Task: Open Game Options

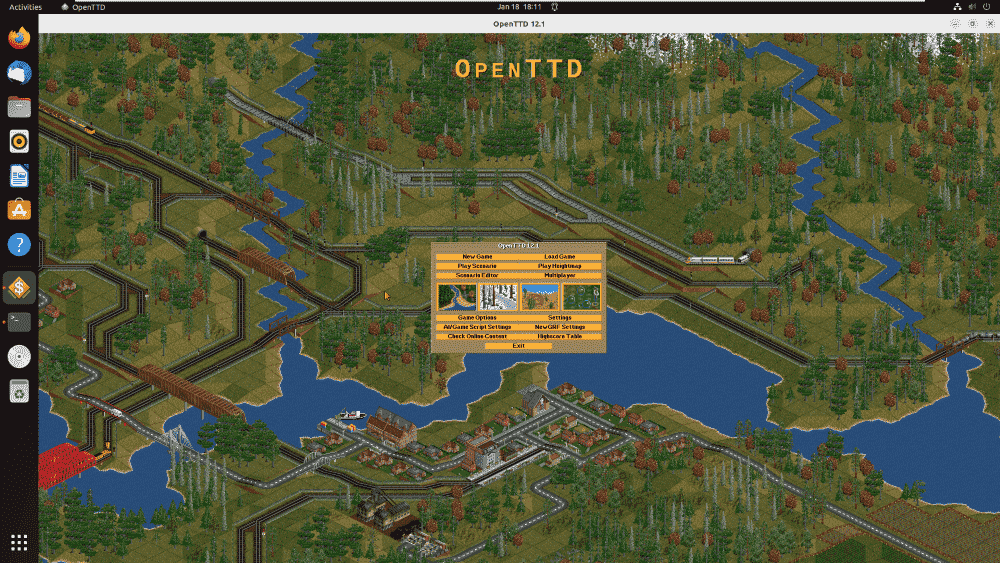Action: coord(477,317)
